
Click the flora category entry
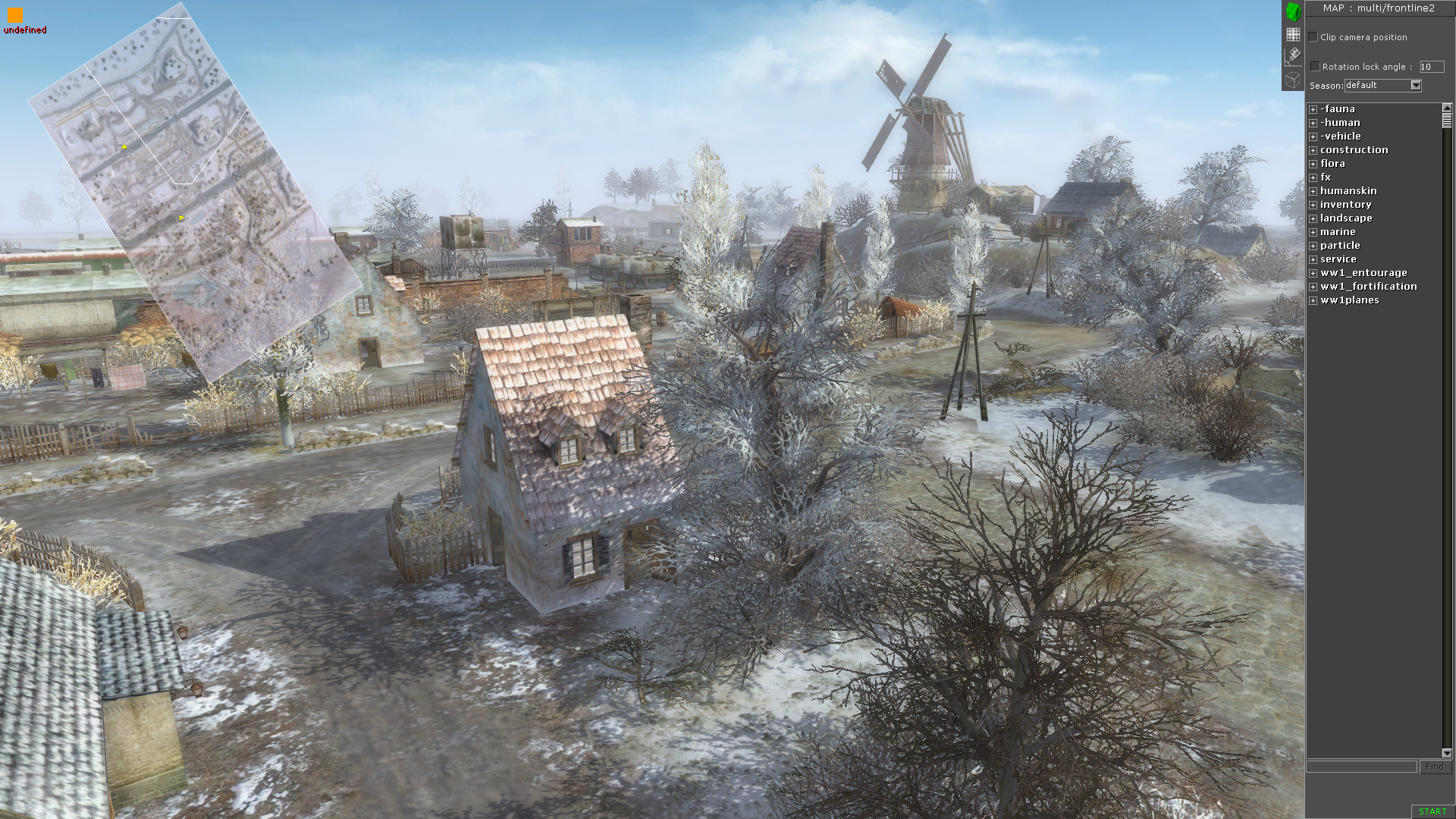[x=1332, y=163]
